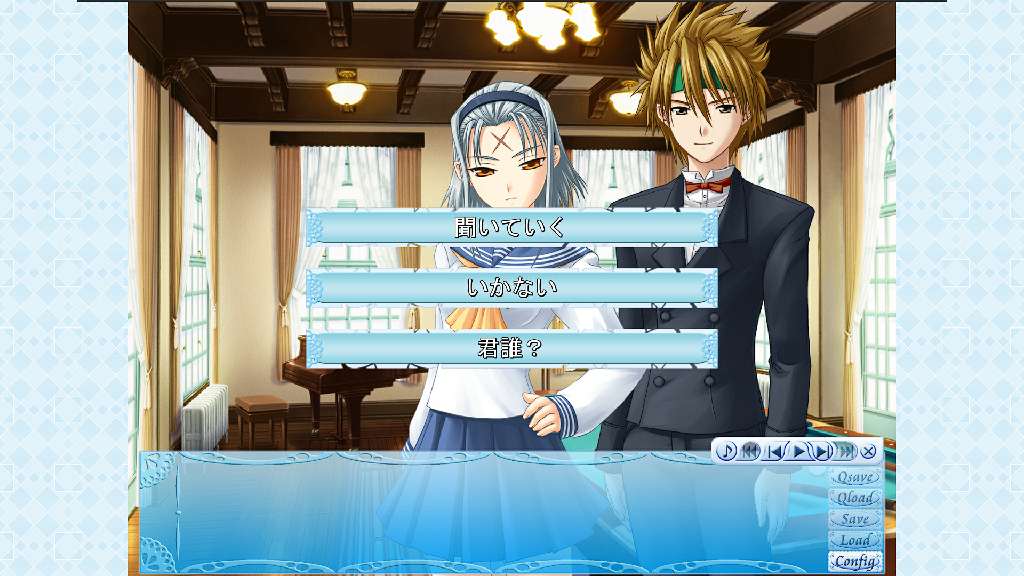Step back with the previous-message arrow
The image size is (1024, 576).
coord(775,451)
